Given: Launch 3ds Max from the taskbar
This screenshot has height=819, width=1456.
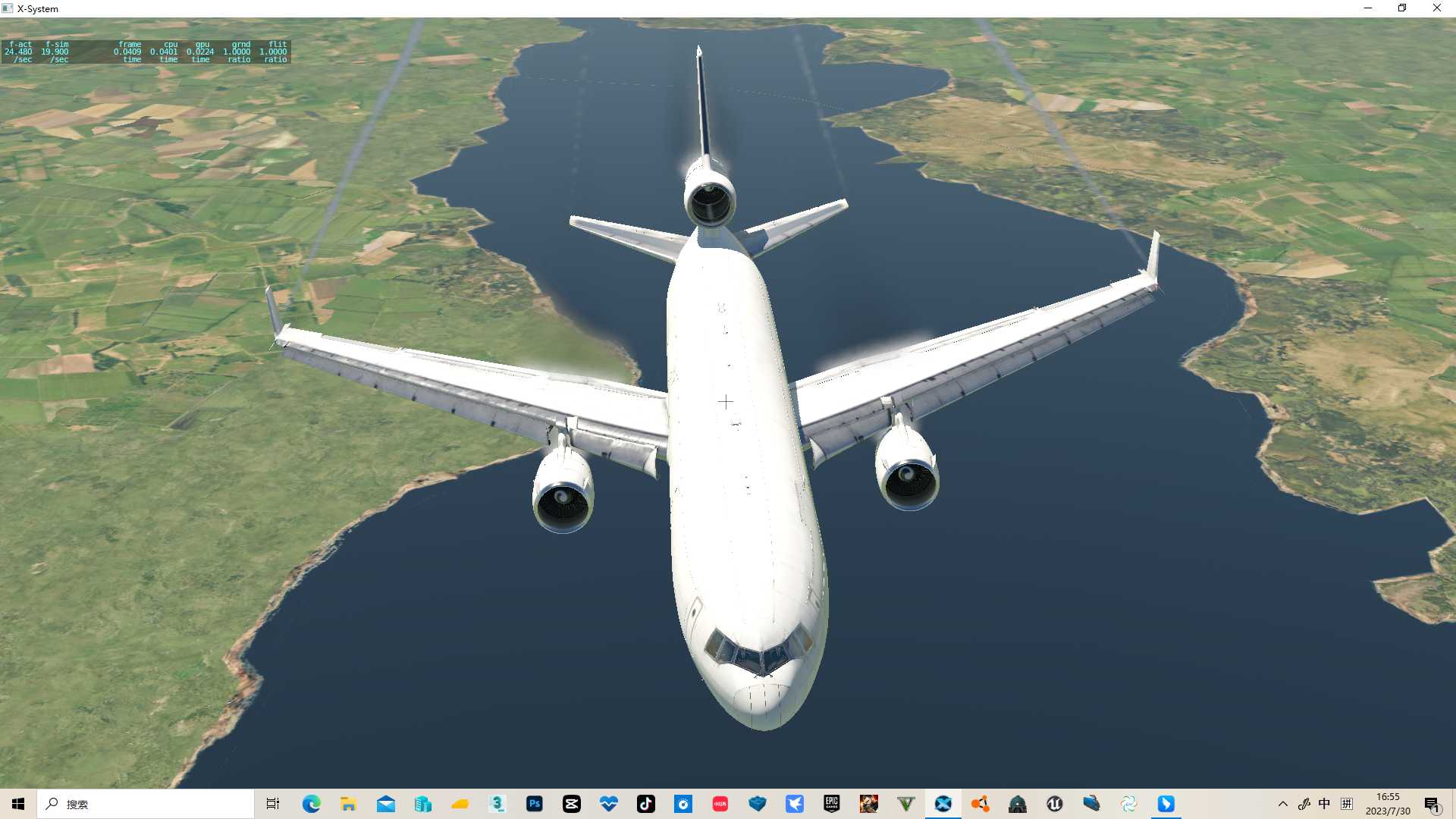Looking at the screenshot, I should (x=497, y=804).
